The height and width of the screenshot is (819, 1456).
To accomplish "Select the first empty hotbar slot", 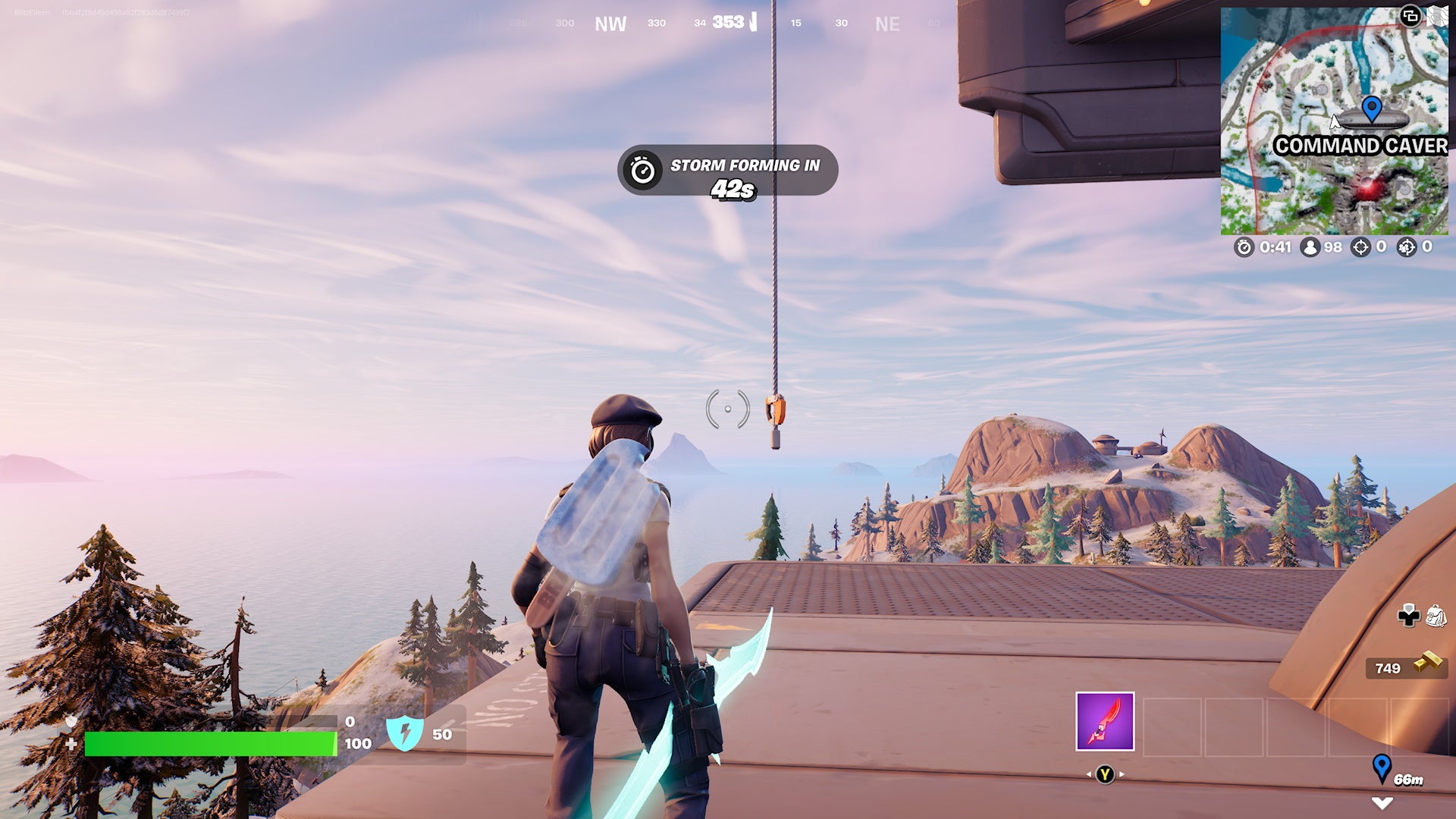I will [1172, 726].
